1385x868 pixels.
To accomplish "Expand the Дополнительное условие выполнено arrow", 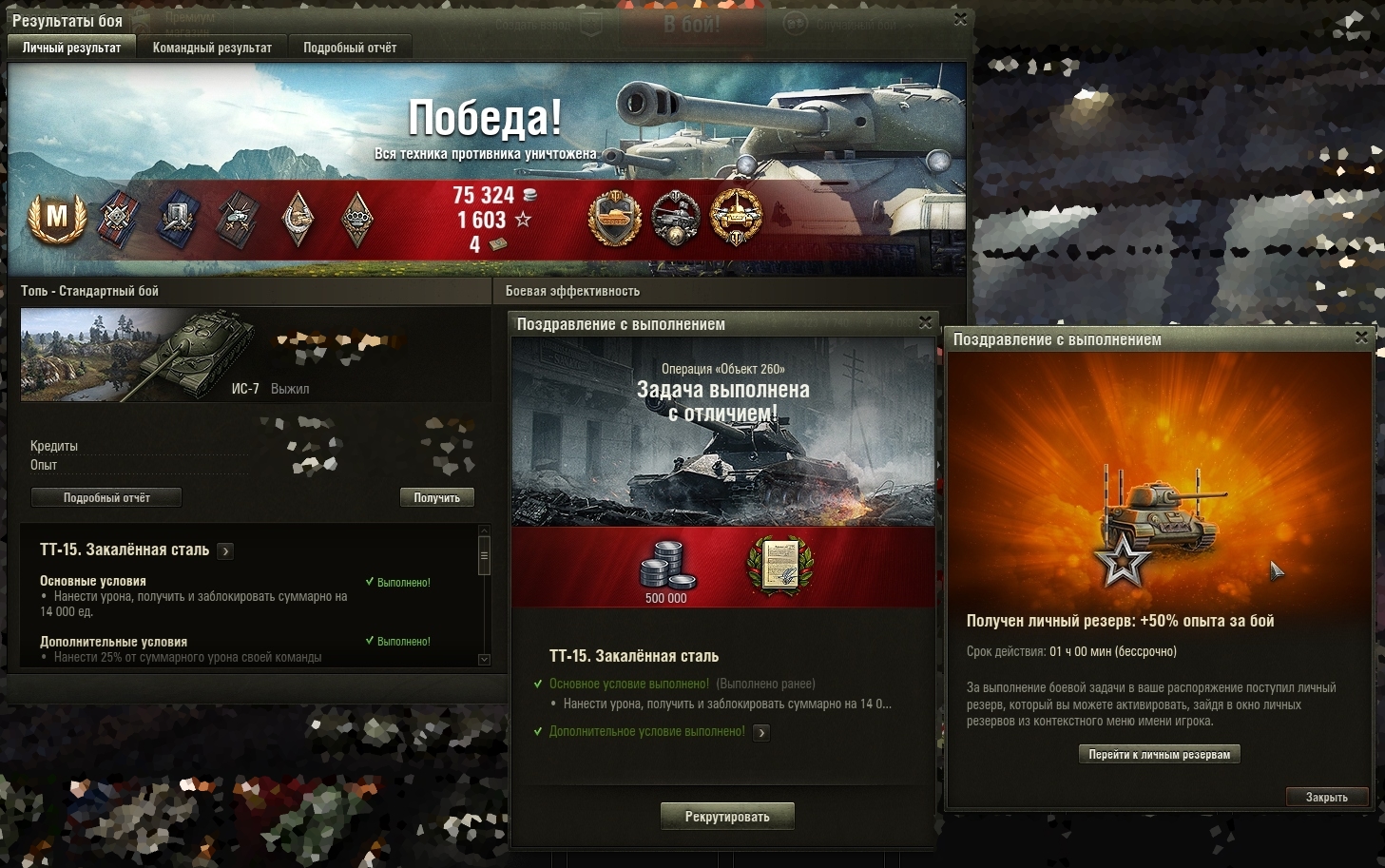I will (x=761, y=732).
